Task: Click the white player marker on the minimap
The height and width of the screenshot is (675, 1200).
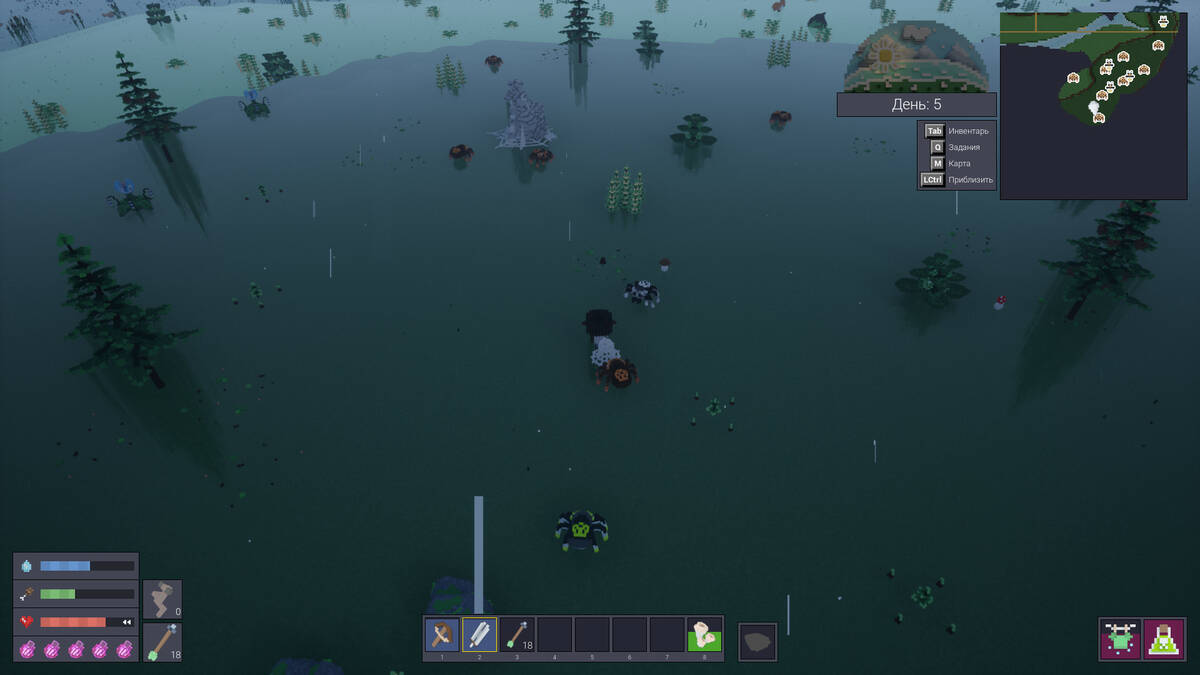Action: point(1093,105)
